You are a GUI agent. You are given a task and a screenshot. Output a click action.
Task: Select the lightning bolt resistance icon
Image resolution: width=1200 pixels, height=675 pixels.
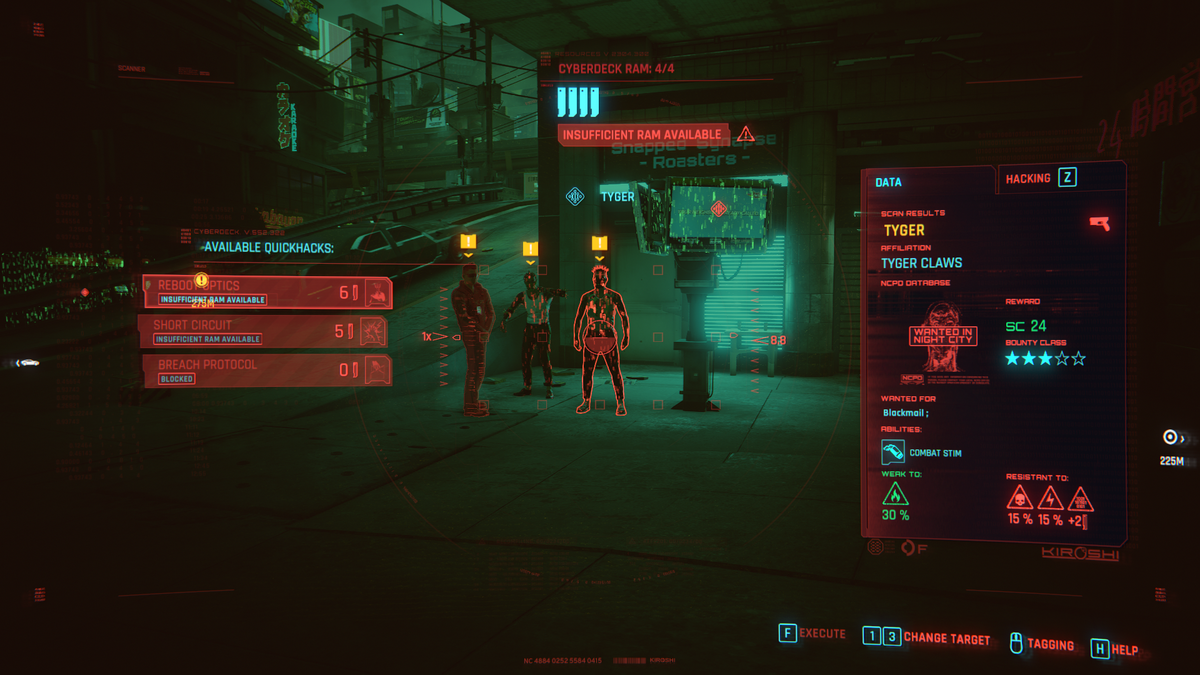(1050, 497)
